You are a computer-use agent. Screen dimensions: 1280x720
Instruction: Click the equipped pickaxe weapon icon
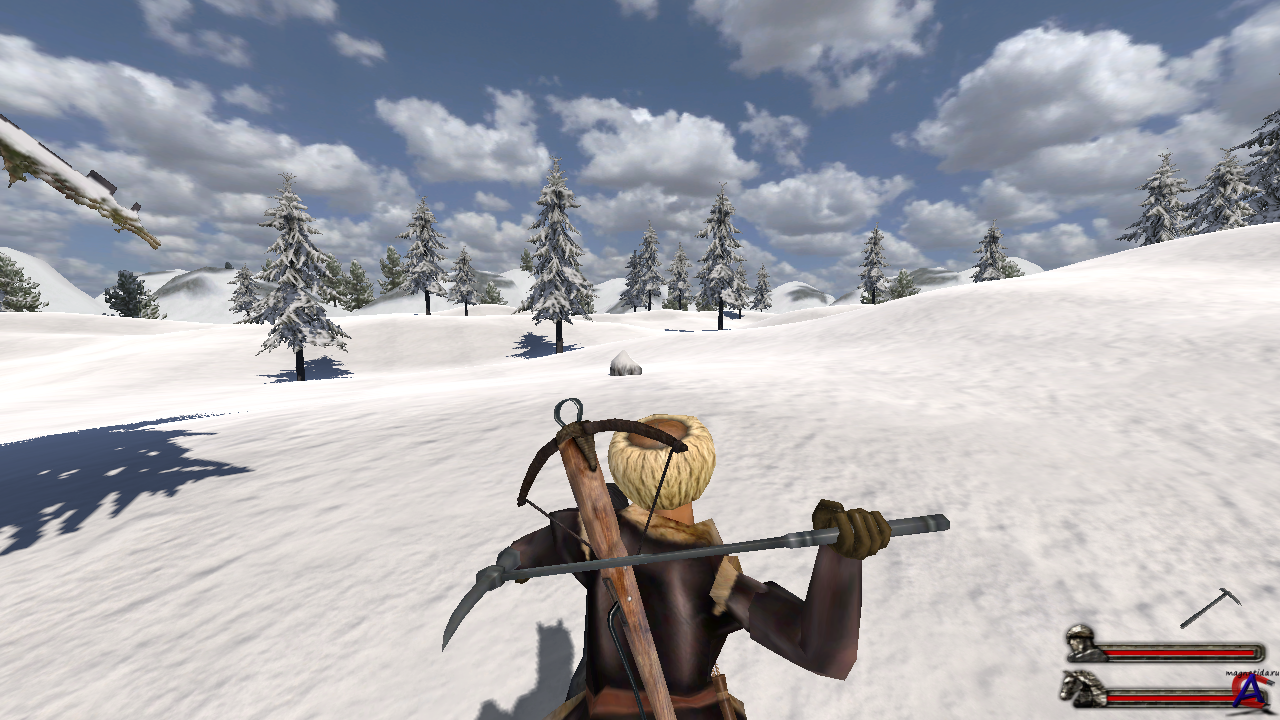point(1211,607)
